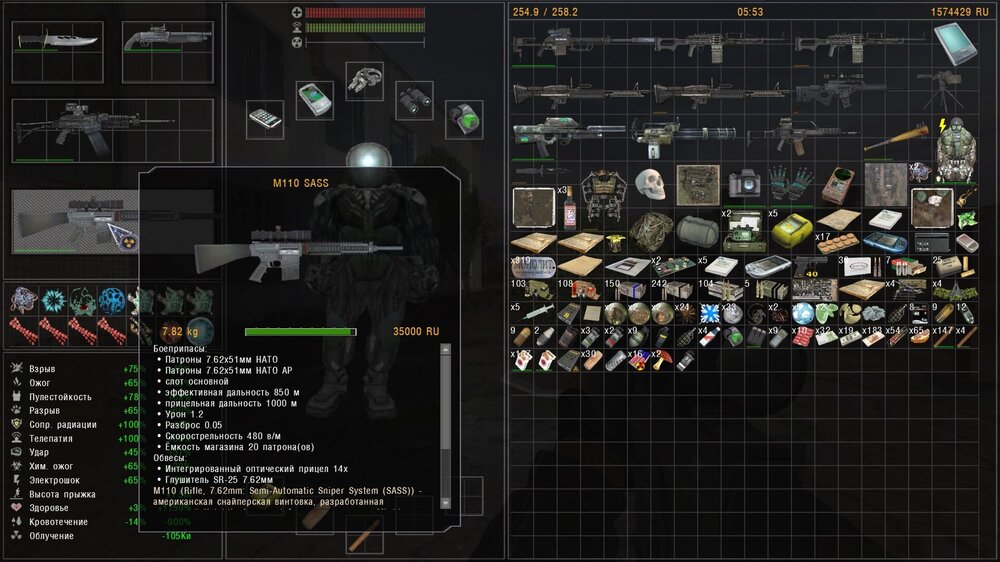Select the binoculars equipment slot
The width and height of the screenshot is (1000, 562).
pyautogui.click(x=413, y=98)
